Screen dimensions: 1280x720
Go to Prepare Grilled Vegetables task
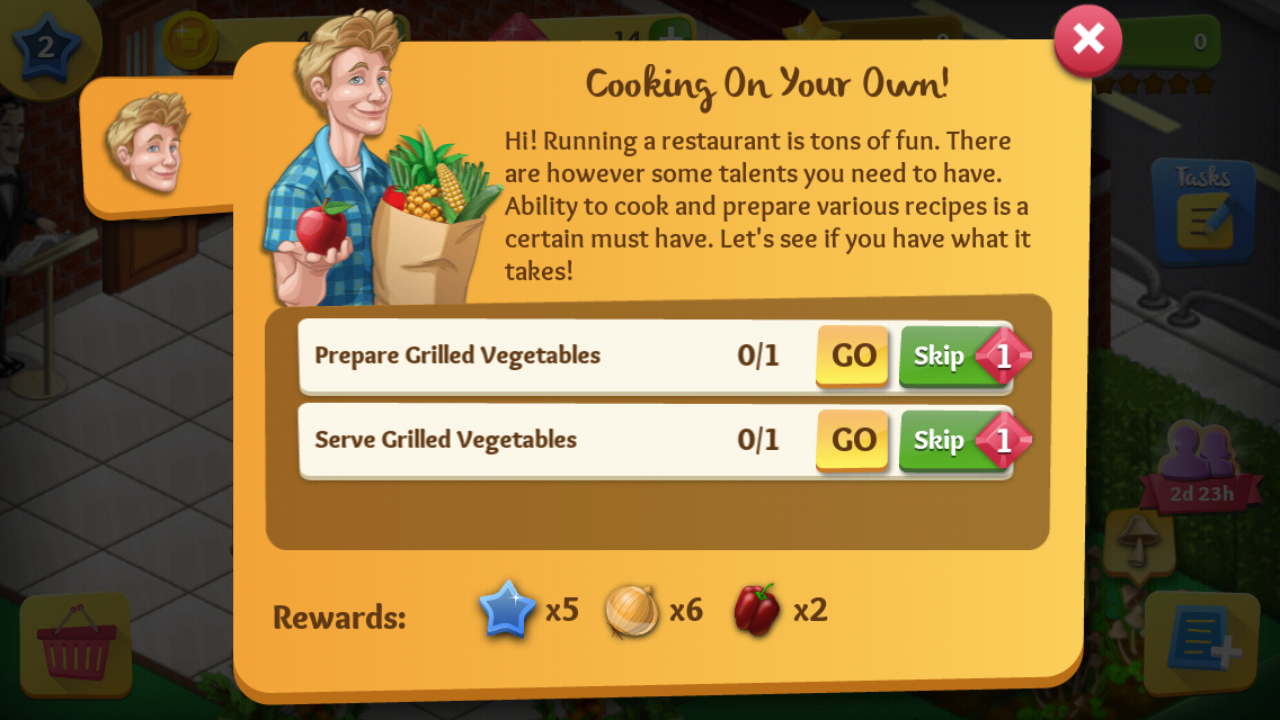(x=853, y=356)
